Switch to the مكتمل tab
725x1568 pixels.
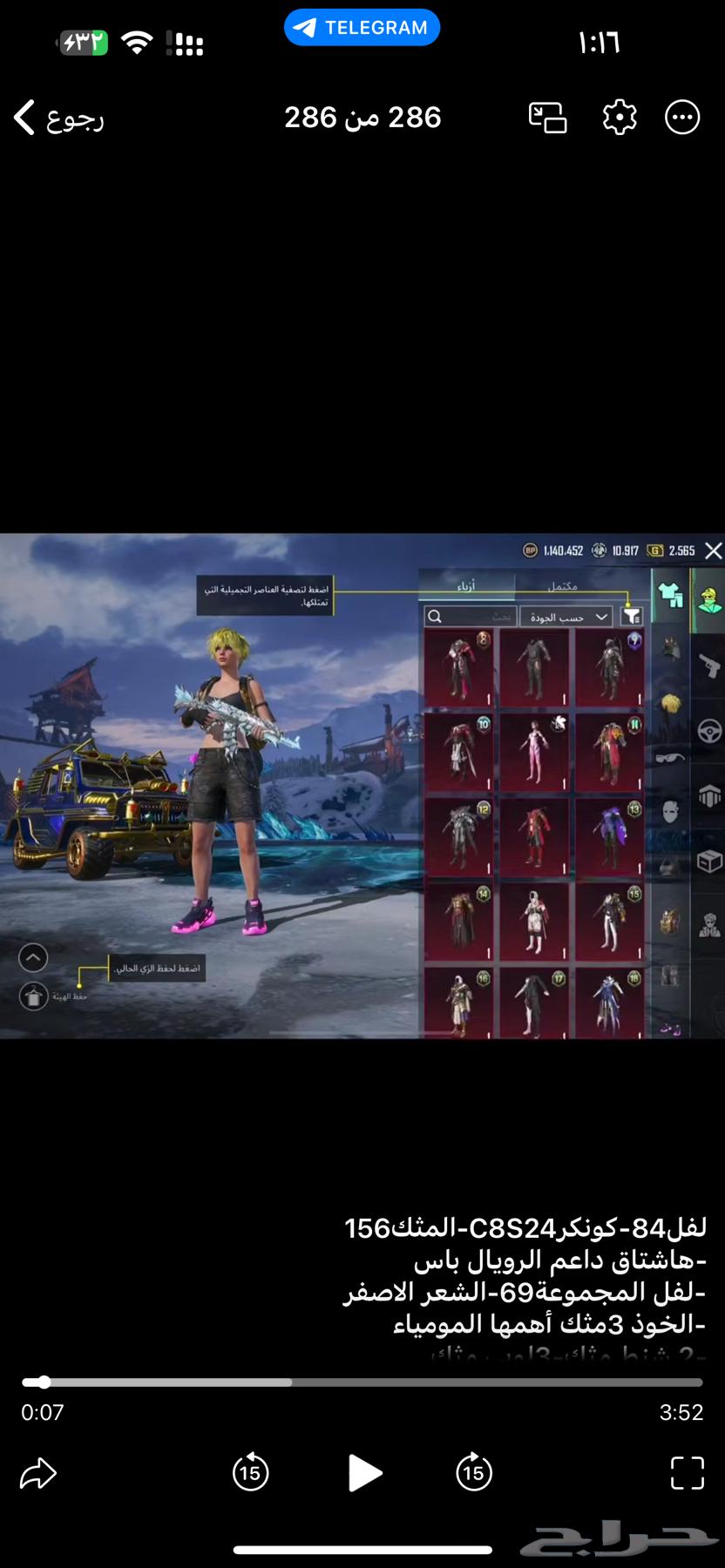(x=563, y=586)
